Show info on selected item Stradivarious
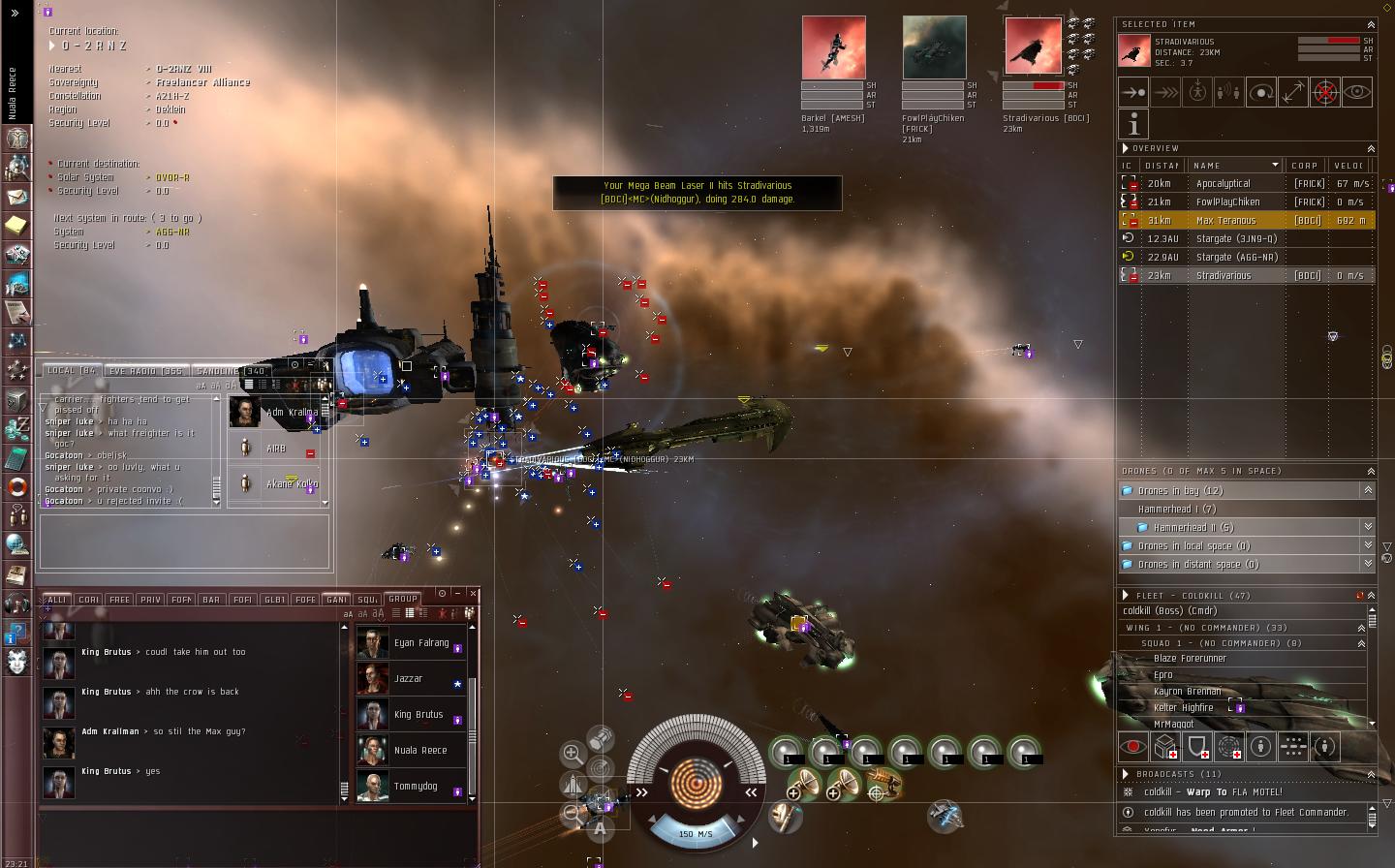 [1133, 124]
